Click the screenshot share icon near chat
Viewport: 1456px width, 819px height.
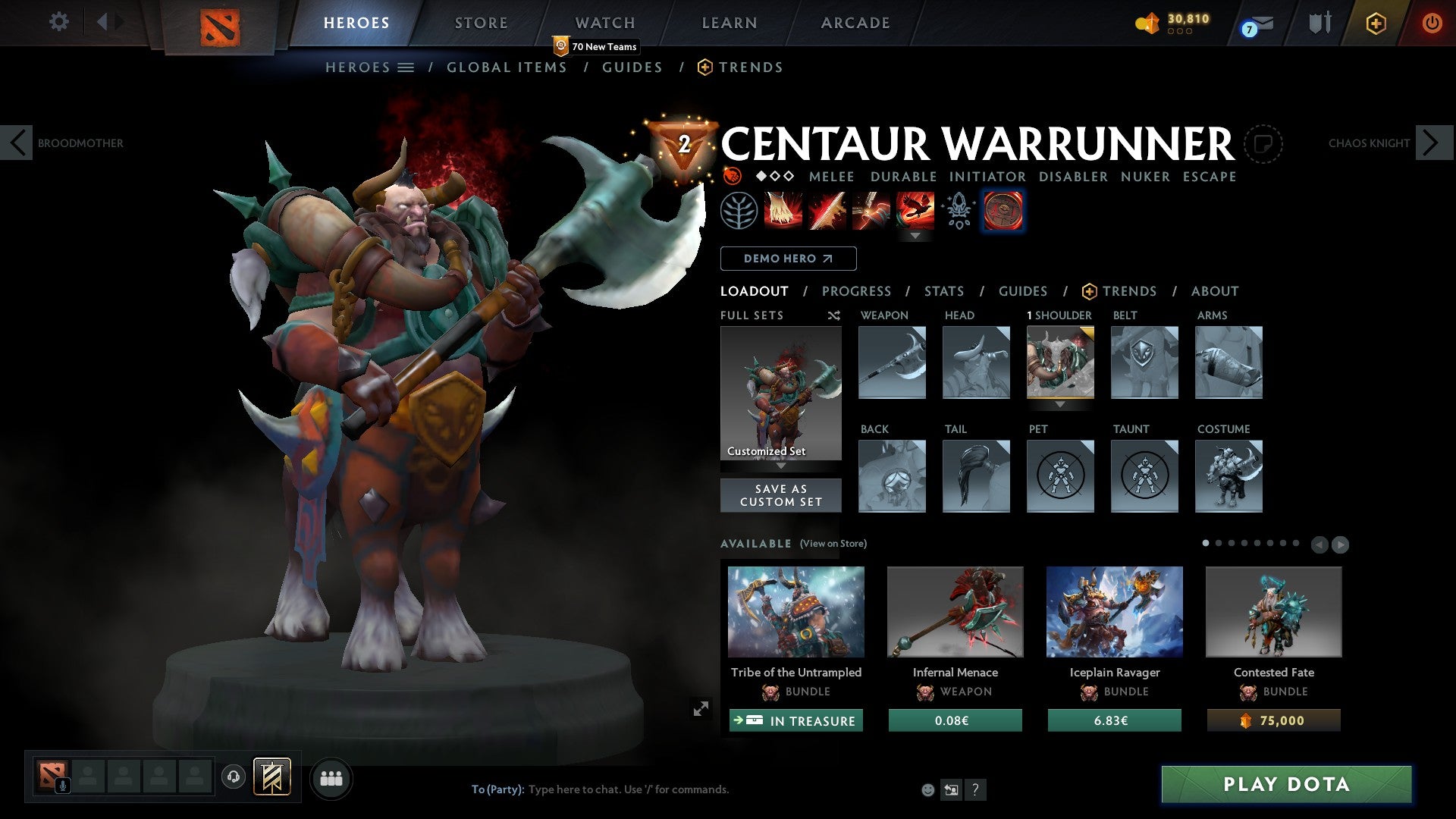click(x=951, y=789)
